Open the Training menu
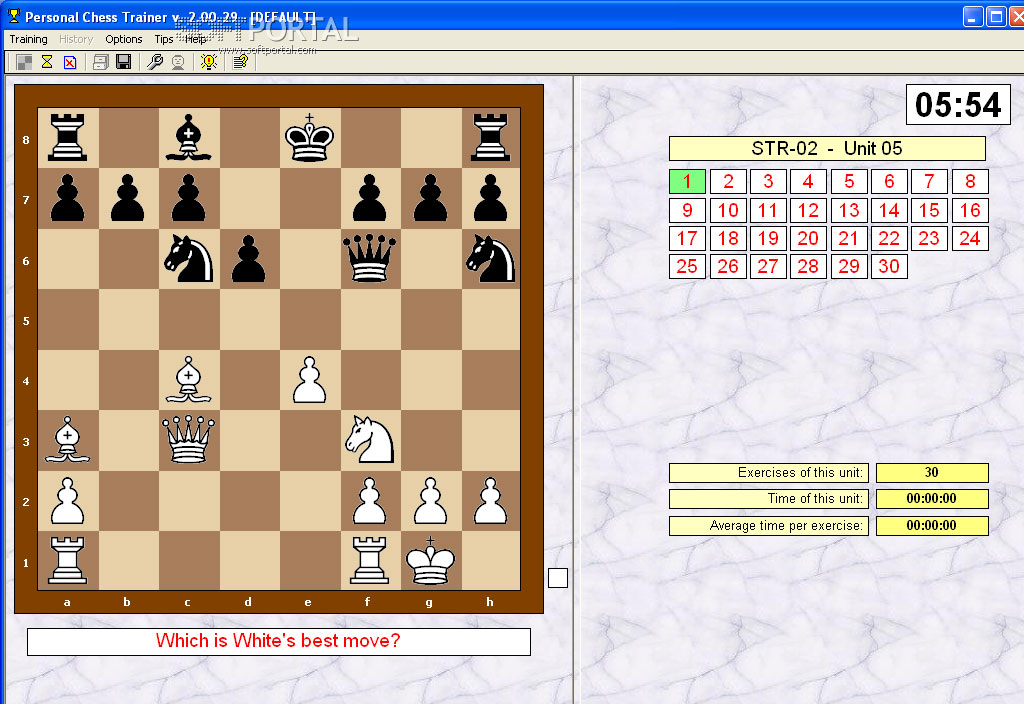 tap(28, 39)
